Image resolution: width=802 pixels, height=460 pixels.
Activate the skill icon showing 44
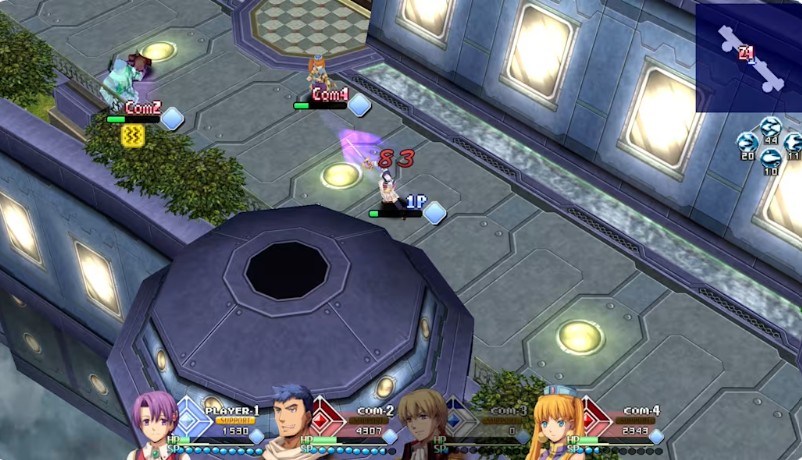pyautogui.click(x=770, y=127)
